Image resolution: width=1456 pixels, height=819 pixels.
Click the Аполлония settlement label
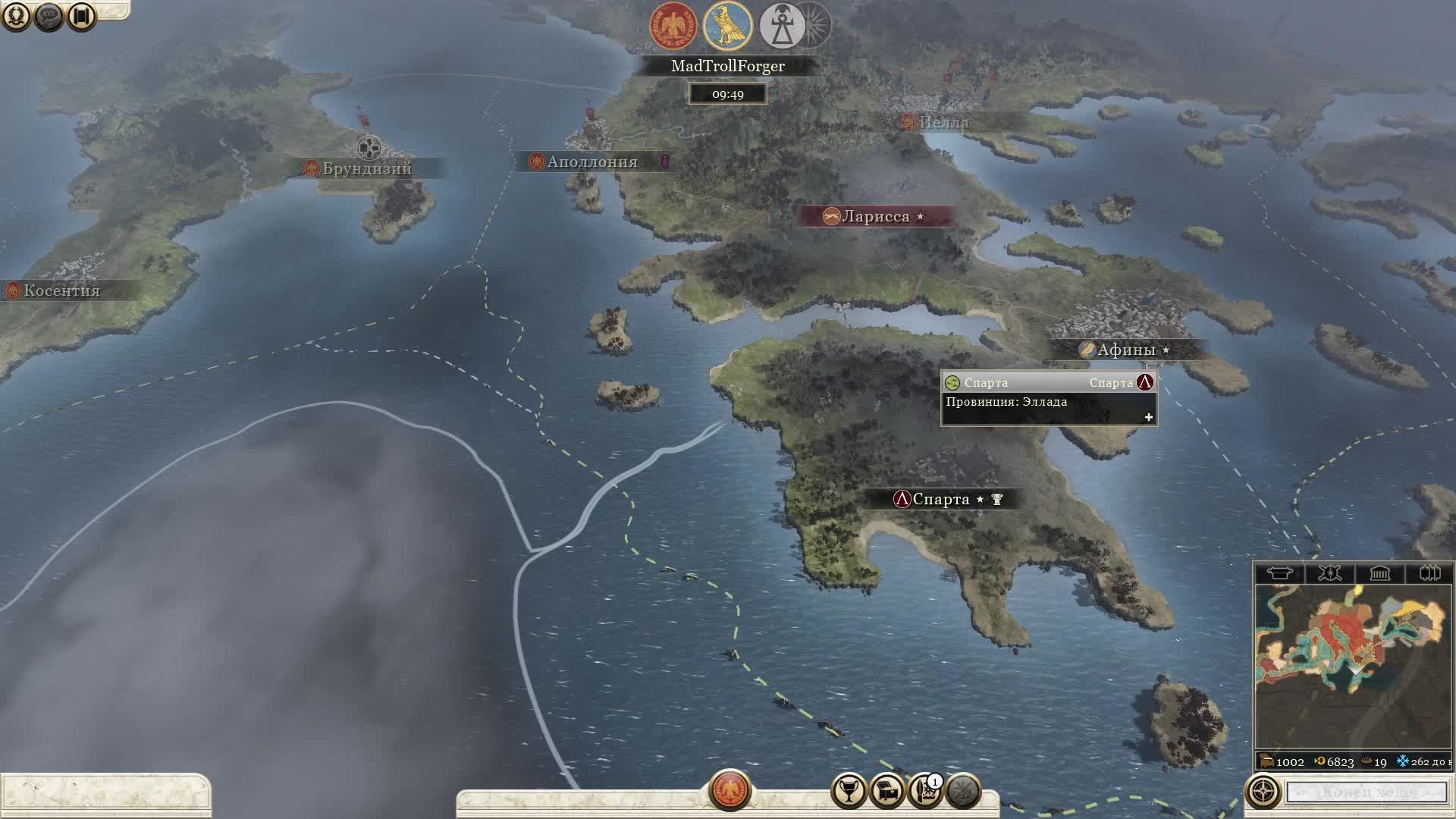591,162
